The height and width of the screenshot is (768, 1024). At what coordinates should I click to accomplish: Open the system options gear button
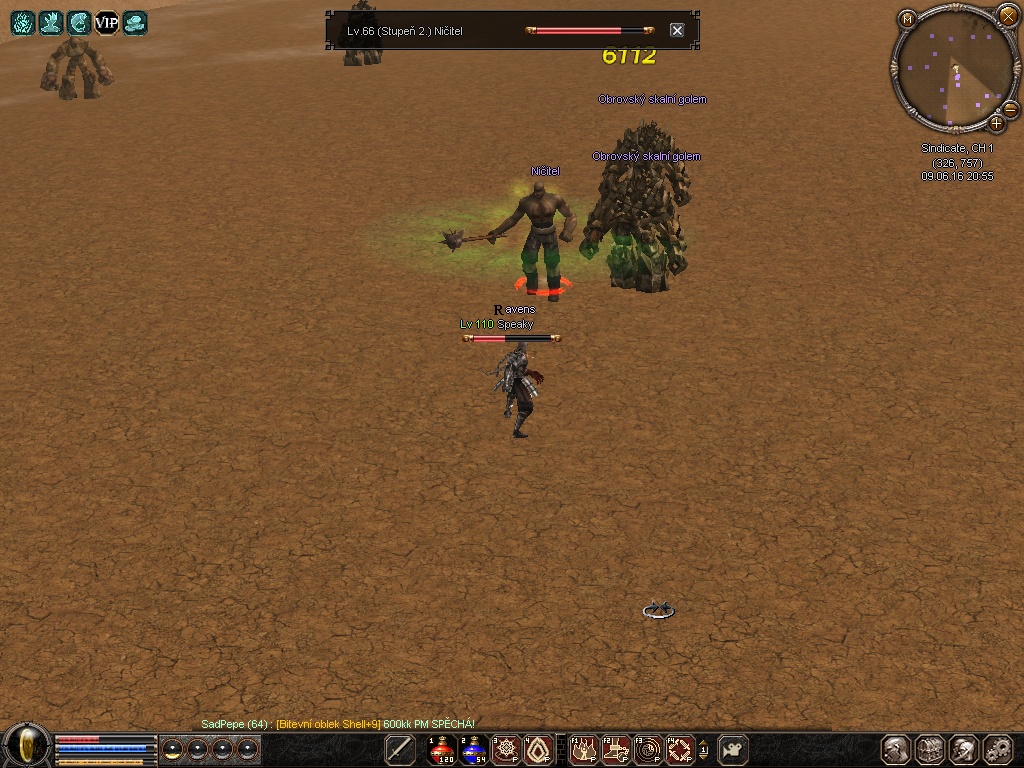(x=998, y=750)
